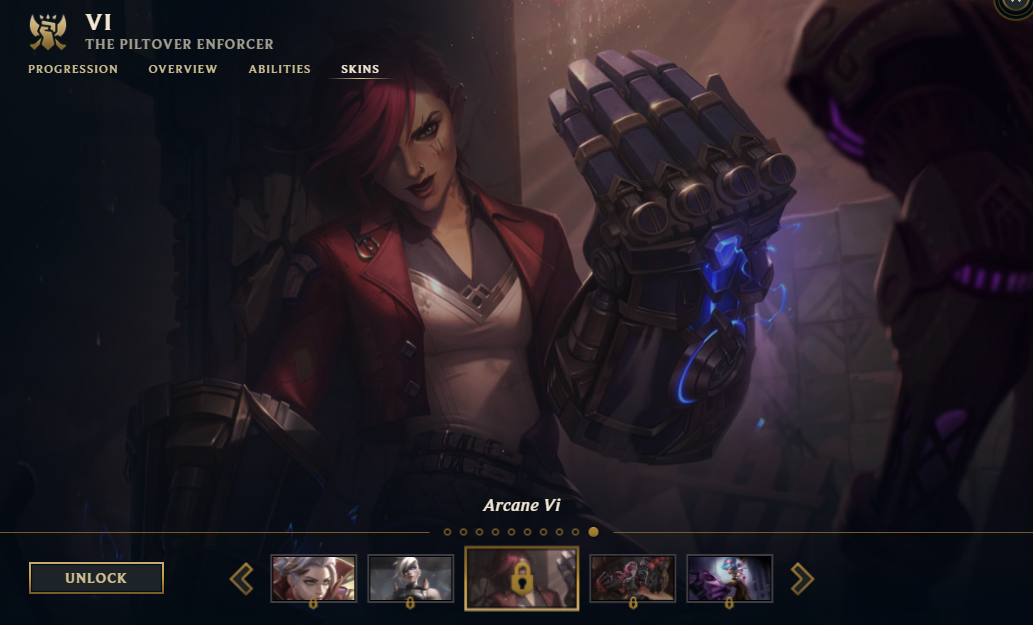The height and width of the screenshot is (625, 1033).
Task: Select the locked Arcane Vi center thumbnail
Action: tap(521, 578)
